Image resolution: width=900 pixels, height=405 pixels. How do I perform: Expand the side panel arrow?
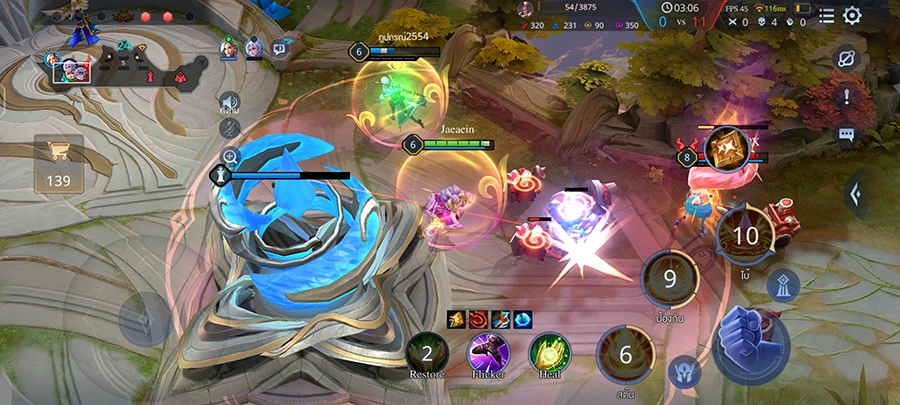point(856,193)
